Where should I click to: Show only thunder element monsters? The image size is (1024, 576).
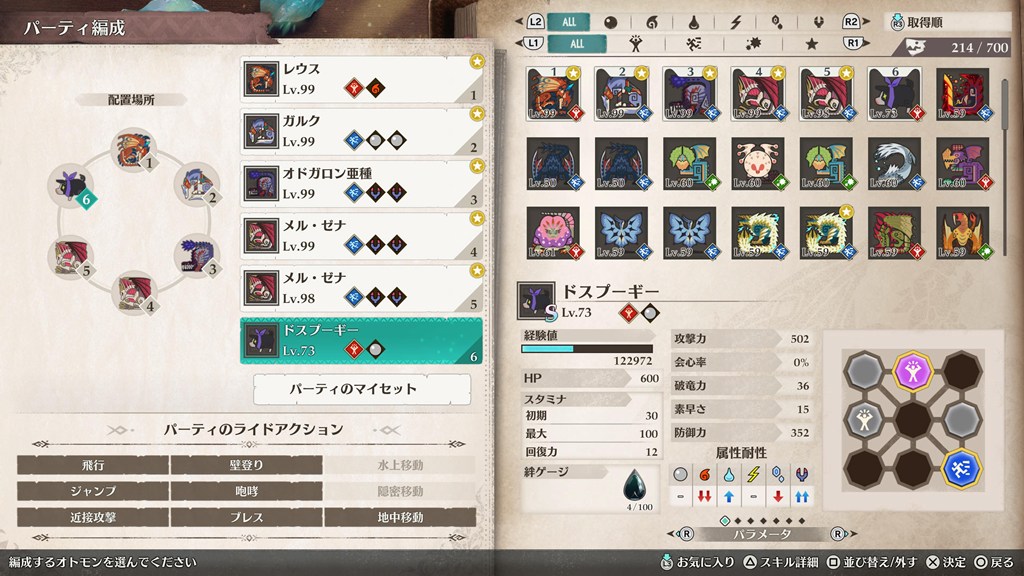[736, 22]
